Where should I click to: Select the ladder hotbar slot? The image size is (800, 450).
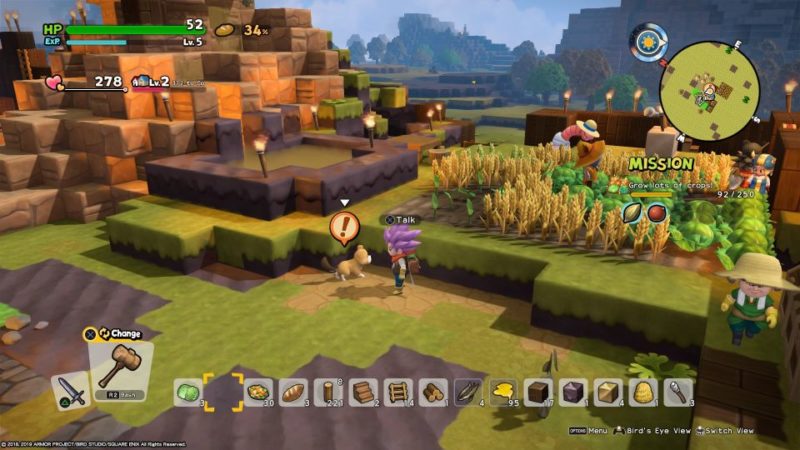(x=398, y=392)
